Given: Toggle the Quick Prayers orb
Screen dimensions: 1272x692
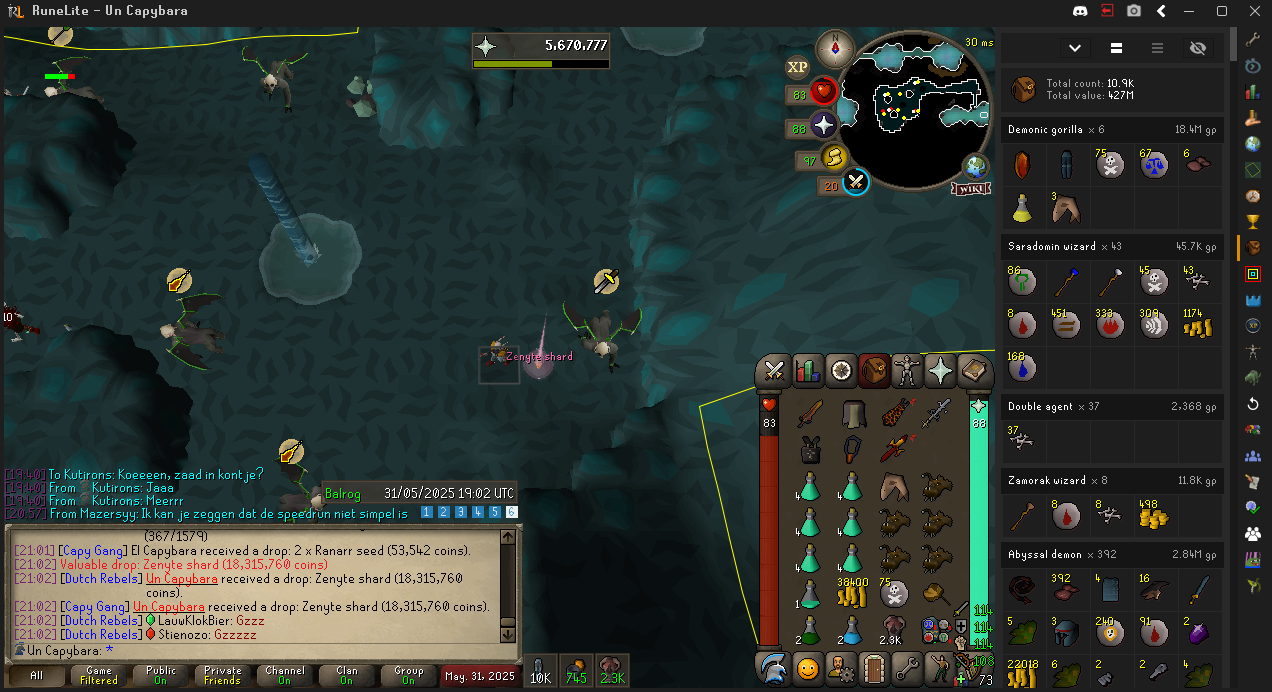Looking at the screenshot, I should (823, 126).
